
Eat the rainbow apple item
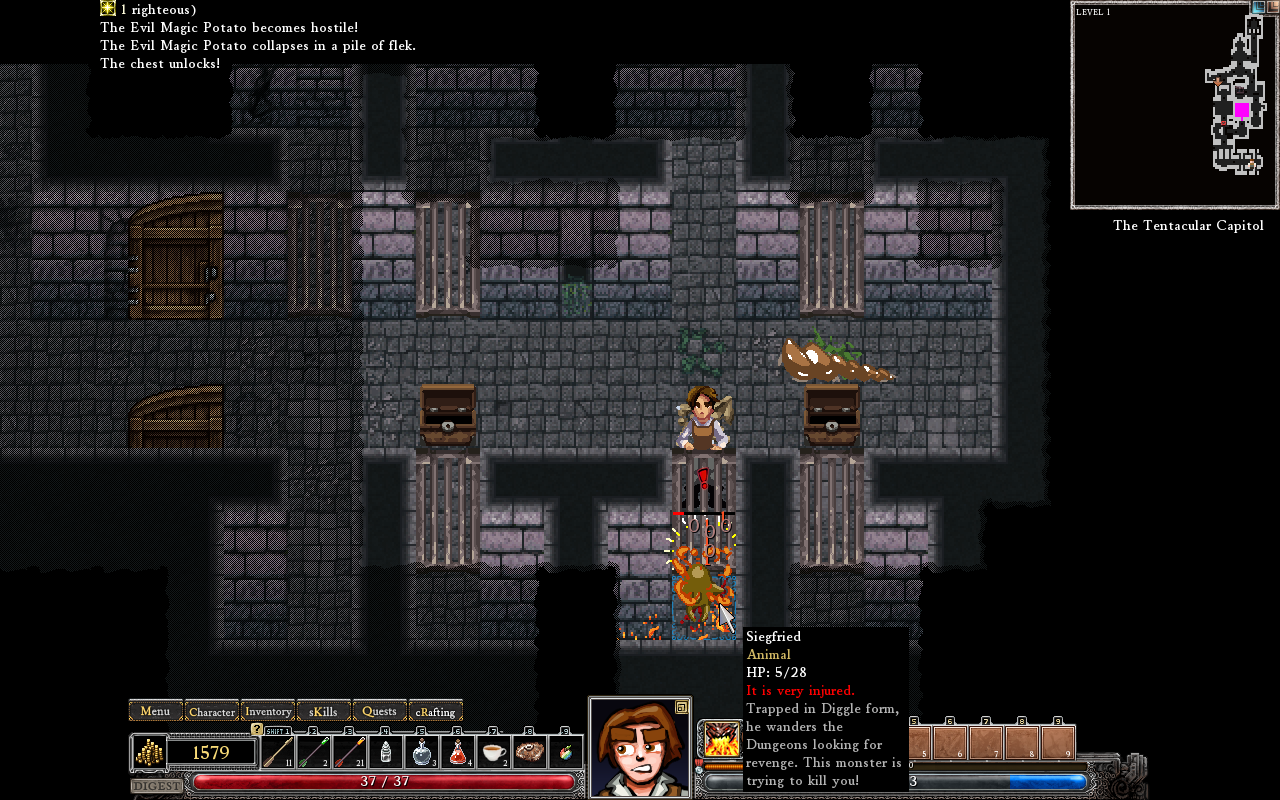(x=566, y=751)
